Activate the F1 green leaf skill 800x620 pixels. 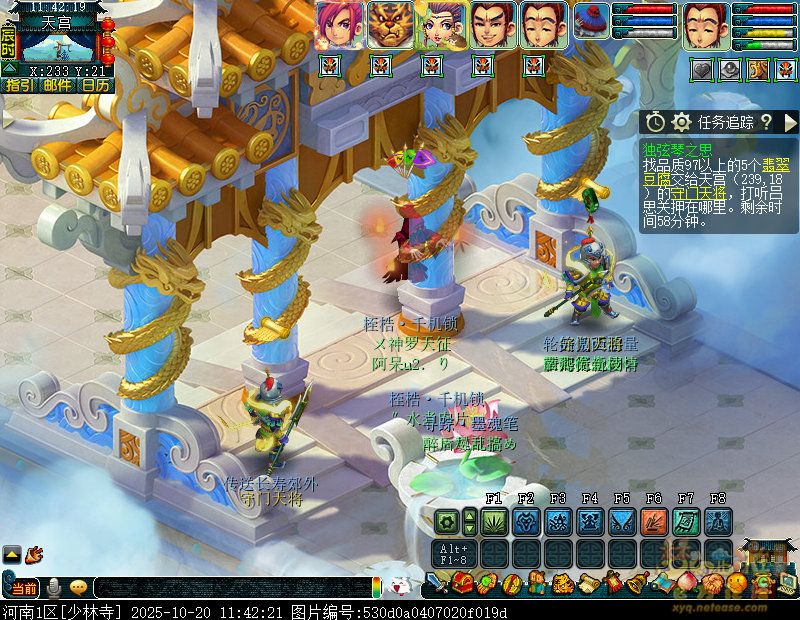[x=494, y=521]
